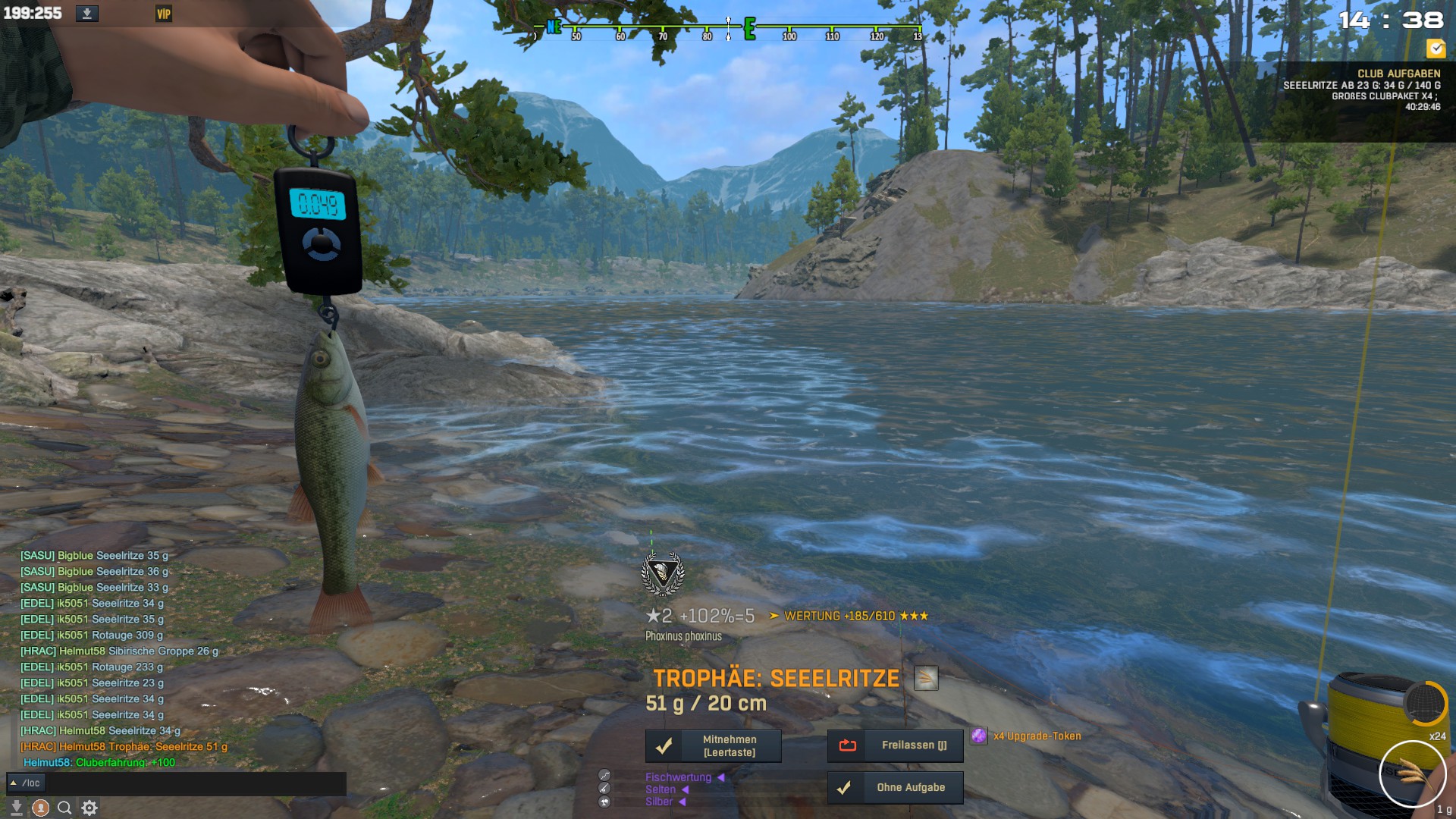Click the VIP badge
This screenshot has width=1456, height=819.
tap(164, 14)
